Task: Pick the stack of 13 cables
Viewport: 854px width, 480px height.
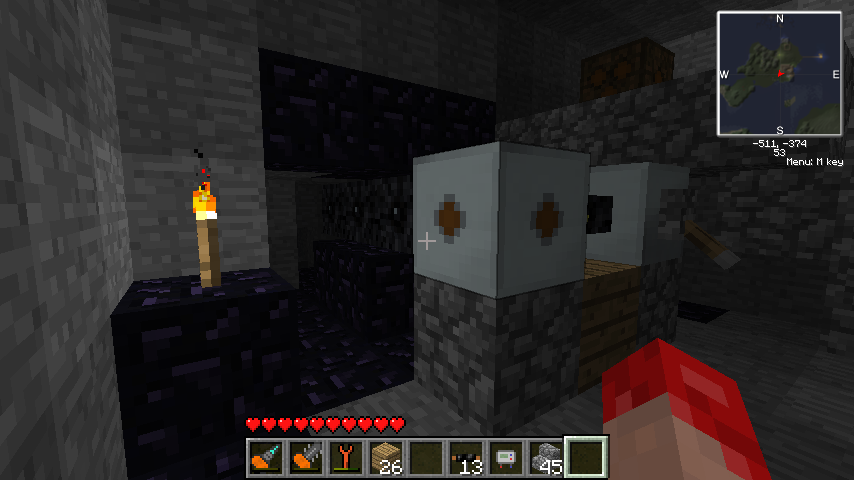Action: [465, 457]
